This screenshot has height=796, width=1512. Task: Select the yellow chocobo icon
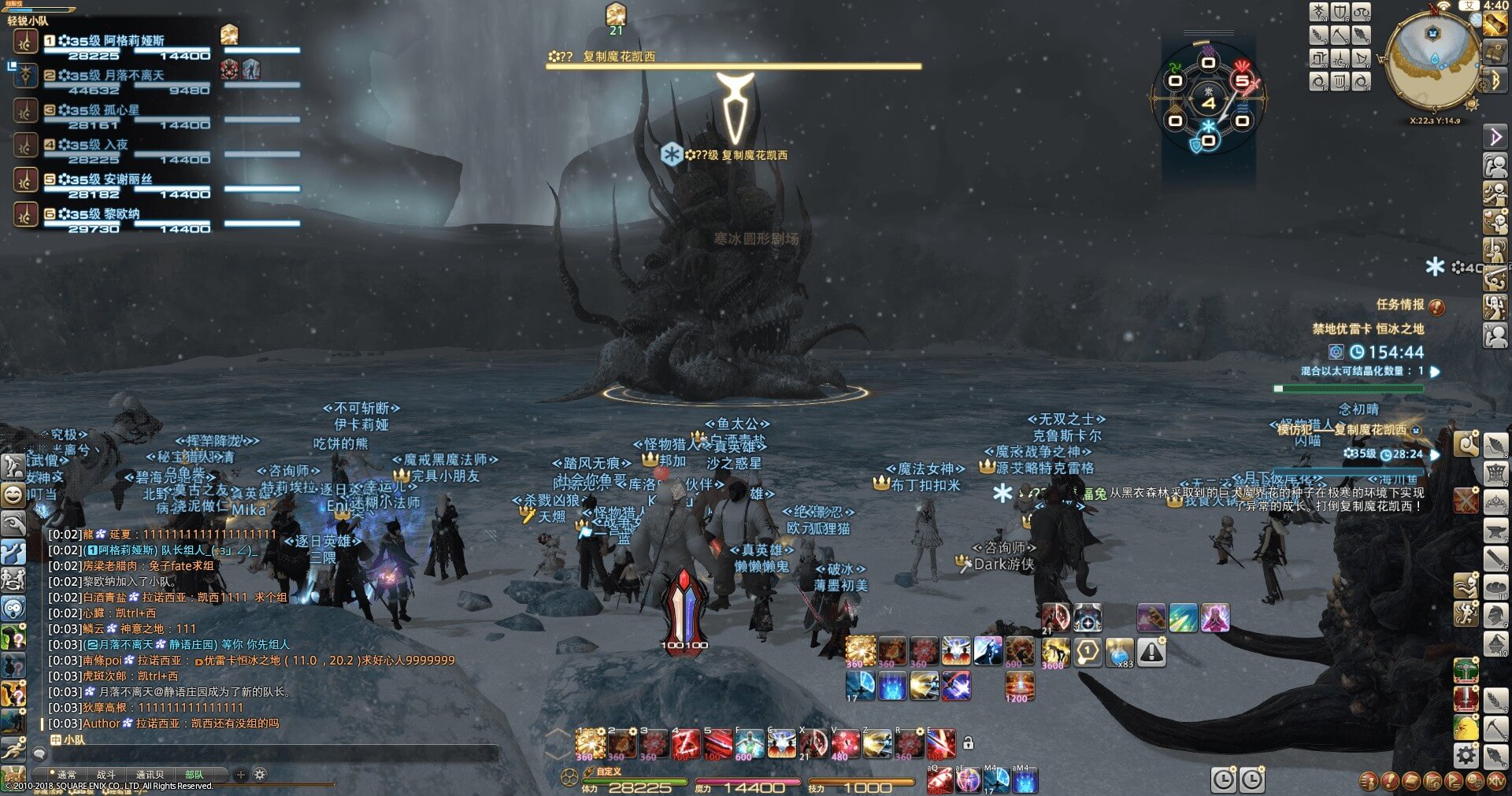pos(1466,728)
